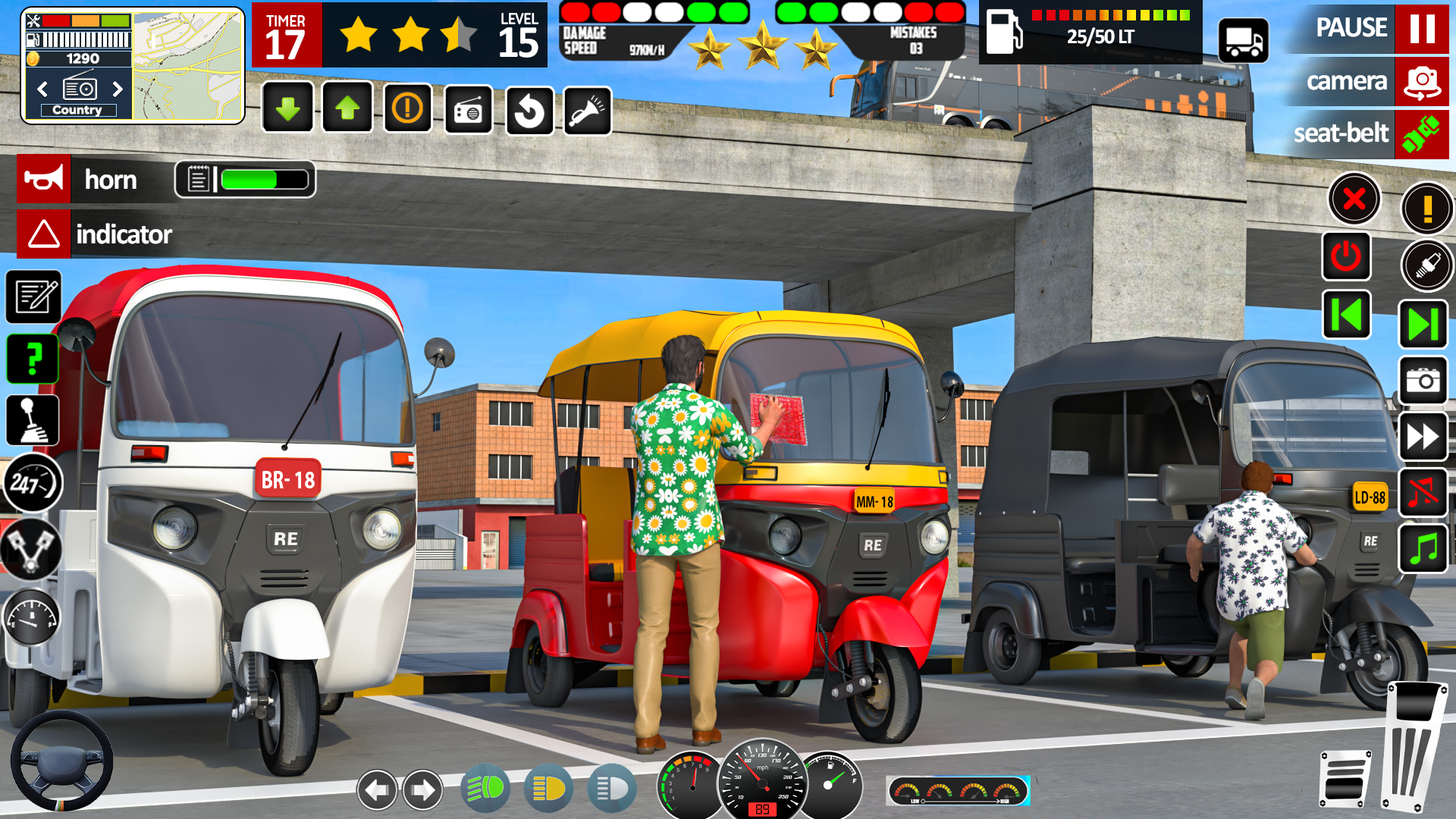
Task: Open the Country station selector
Action: click(x=77, y=110)
